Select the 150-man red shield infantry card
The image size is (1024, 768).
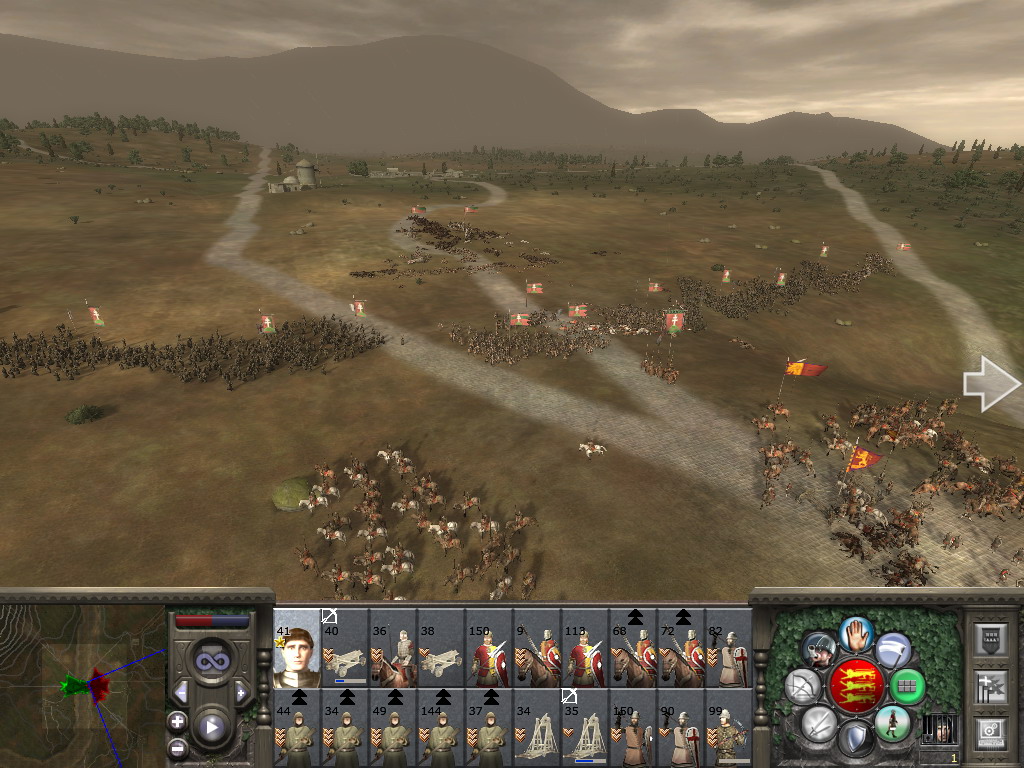[x=489, y=648]
